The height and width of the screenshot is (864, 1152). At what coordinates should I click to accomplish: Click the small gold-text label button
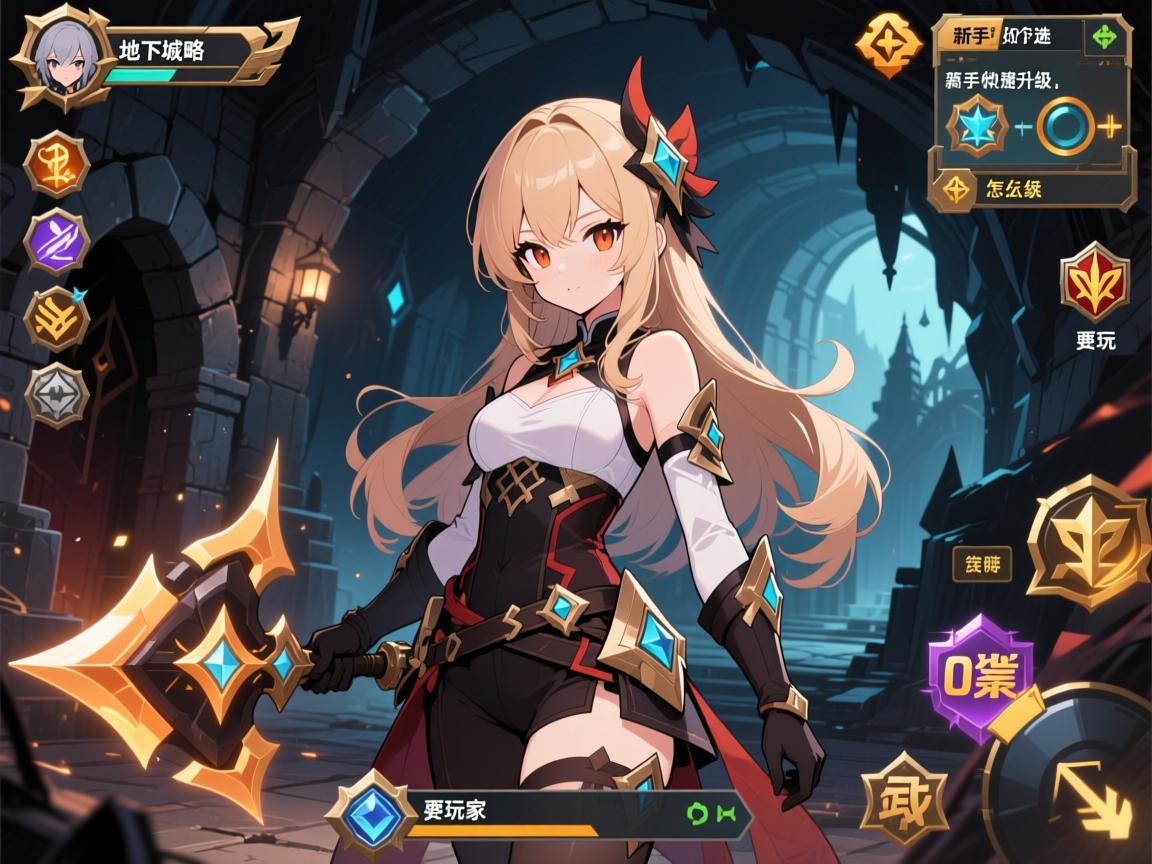pyautogui.click(x=981, y=564)
